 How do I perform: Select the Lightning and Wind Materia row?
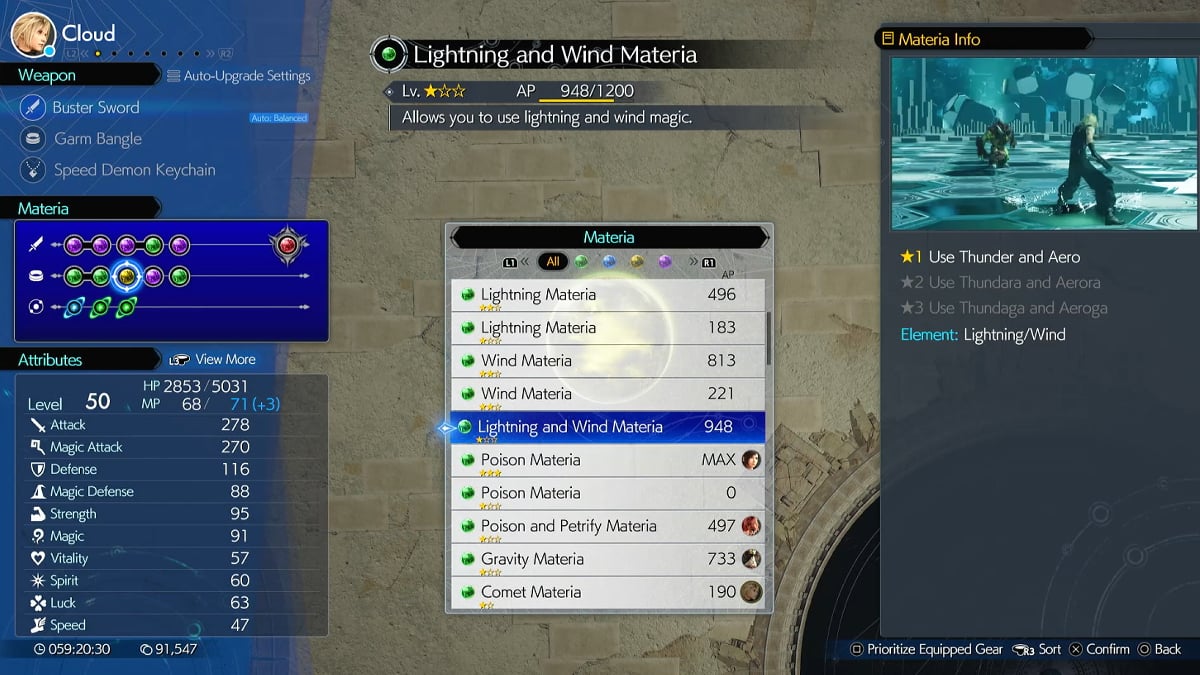coord(607,427)
